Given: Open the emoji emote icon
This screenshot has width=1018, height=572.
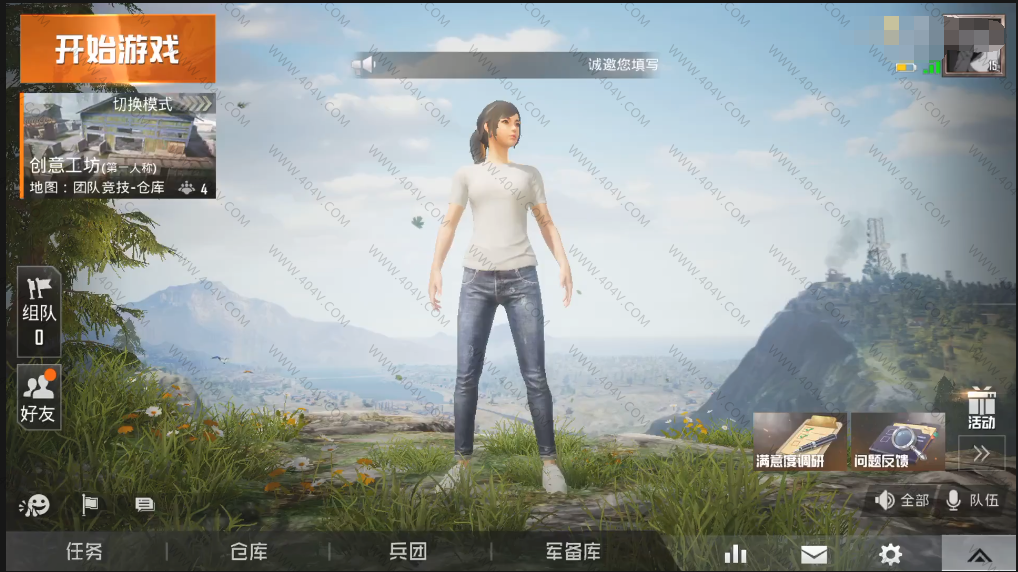Looking at the screenshot, I should [34, 505].
